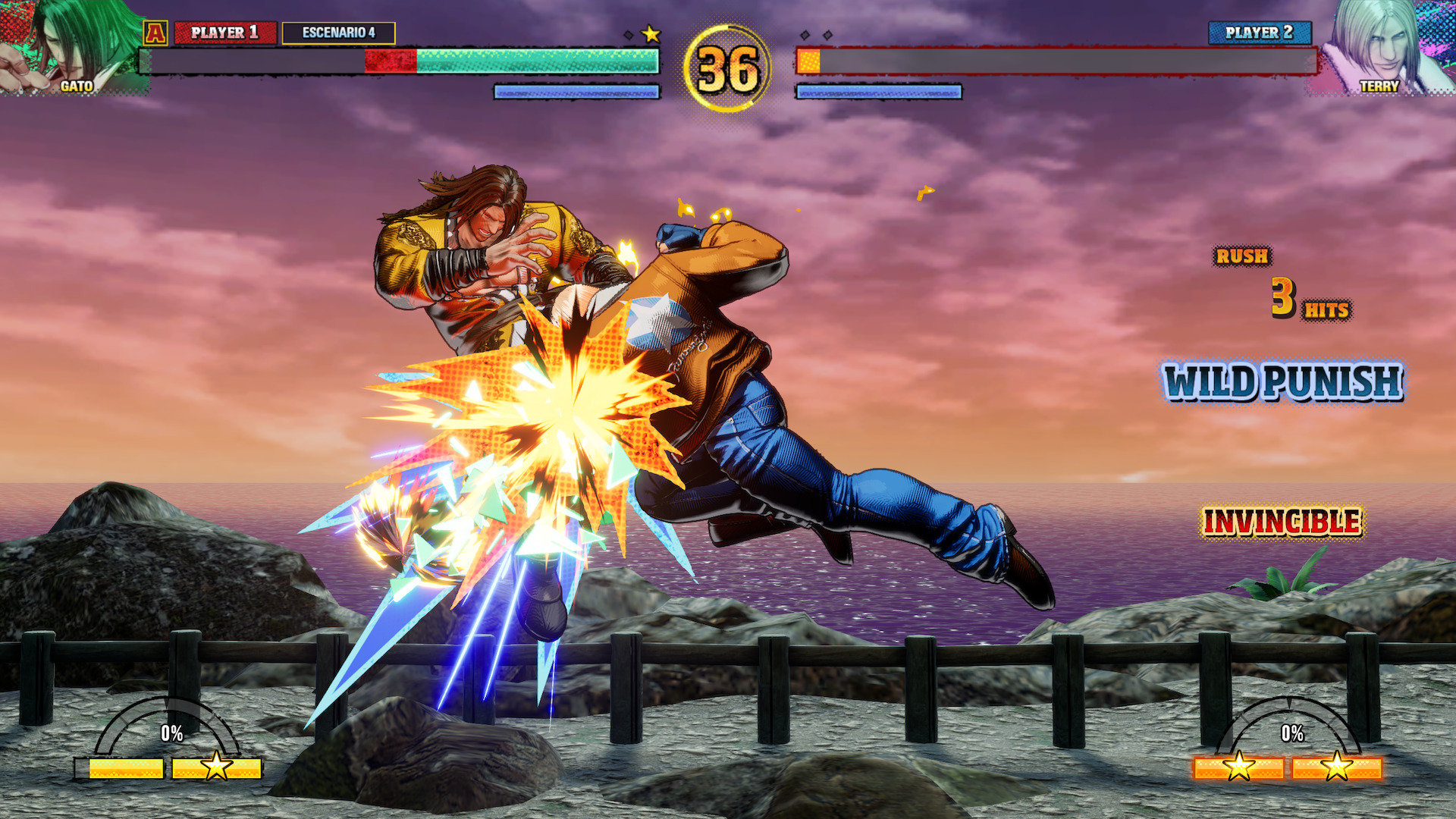
Task: Select the Player 2 name tag
Action: tap(1259, 33)
